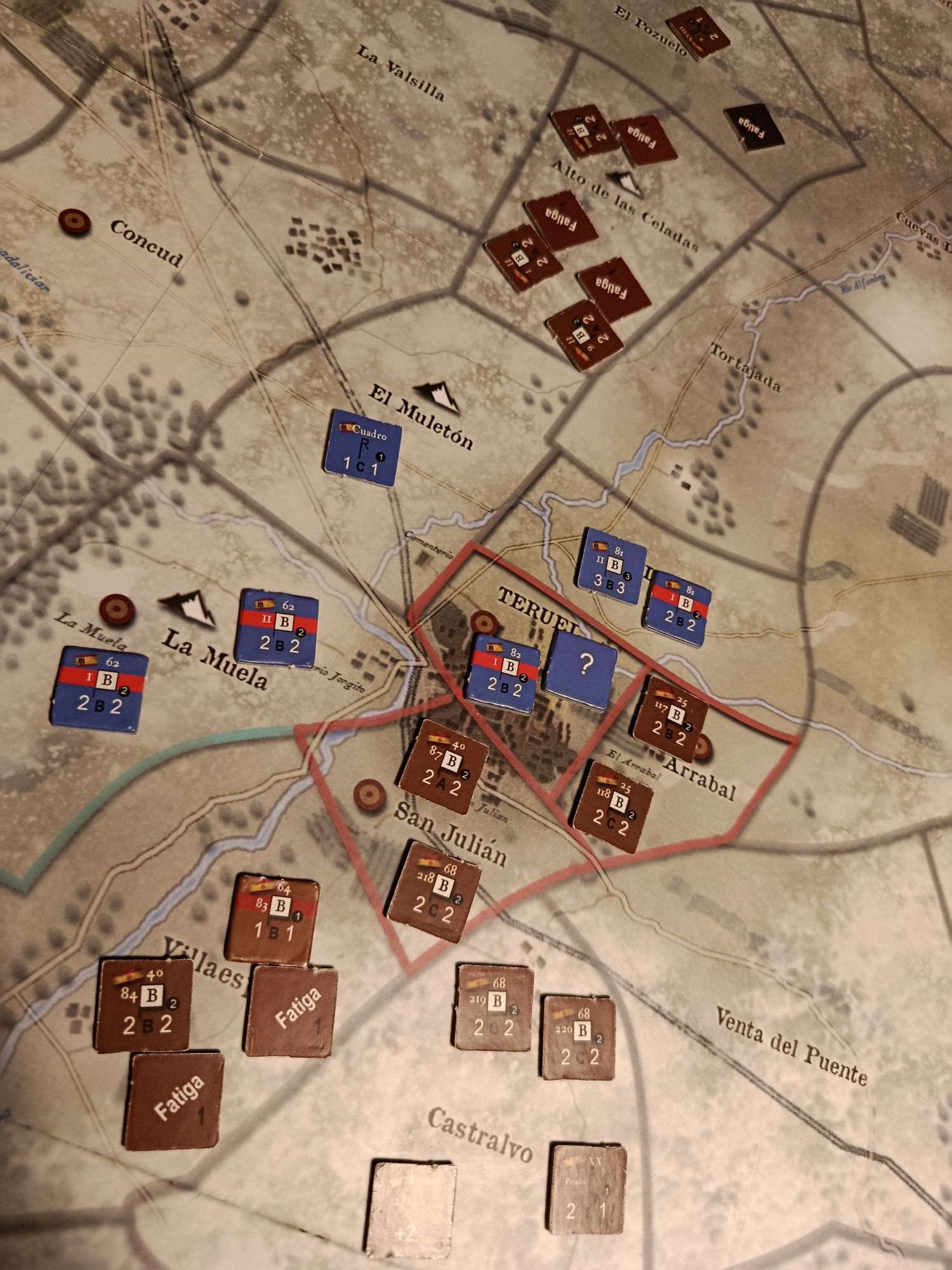This screenshot has width=952, height=1270.
Task: Select blue 62 I brigade counter
Action: click(x=99, y=689)
